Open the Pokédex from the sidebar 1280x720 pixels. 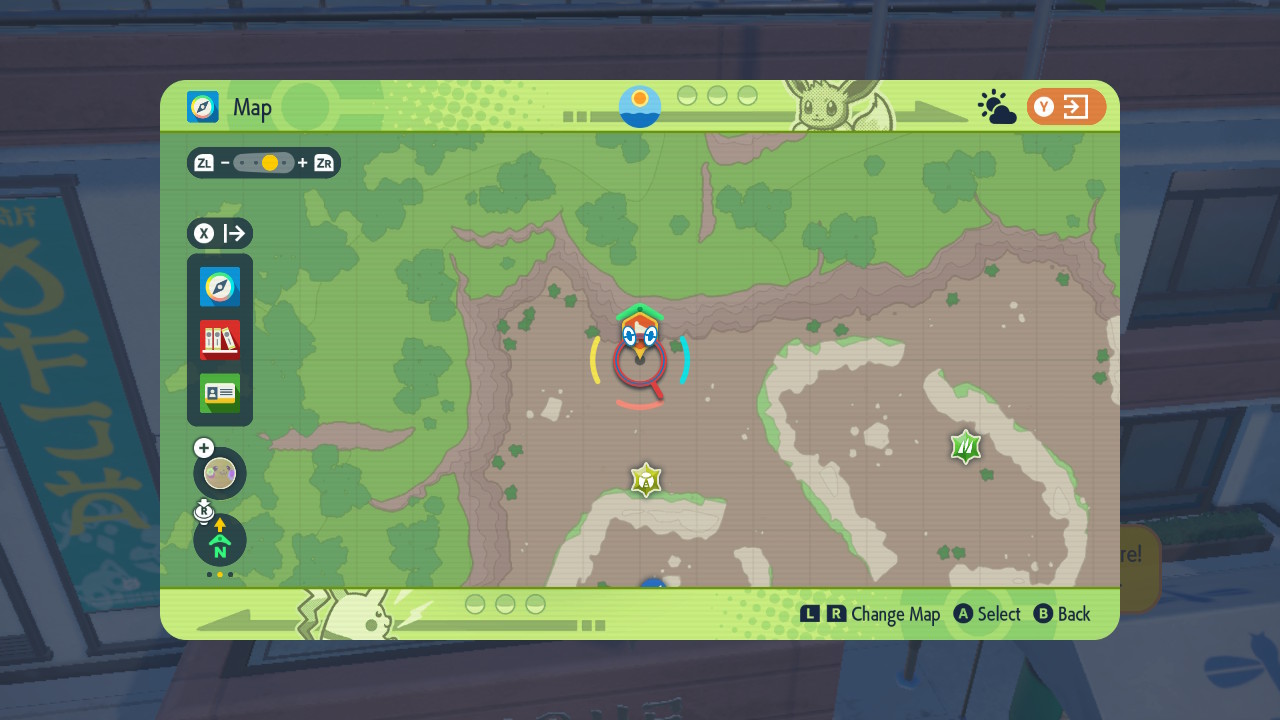pos(219,340)
